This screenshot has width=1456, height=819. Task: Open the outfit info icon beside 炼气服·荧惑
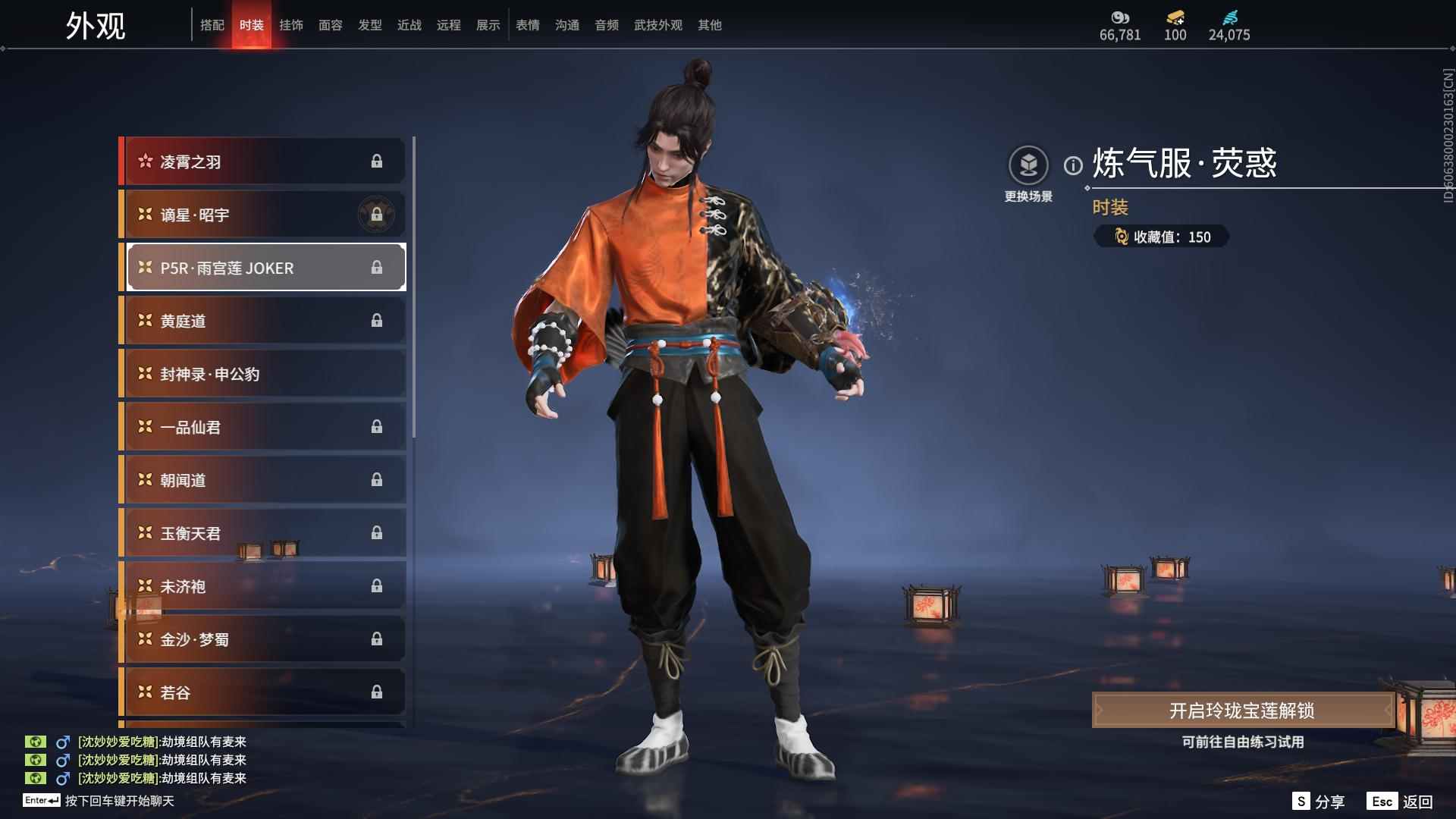tap(1073, 165)
